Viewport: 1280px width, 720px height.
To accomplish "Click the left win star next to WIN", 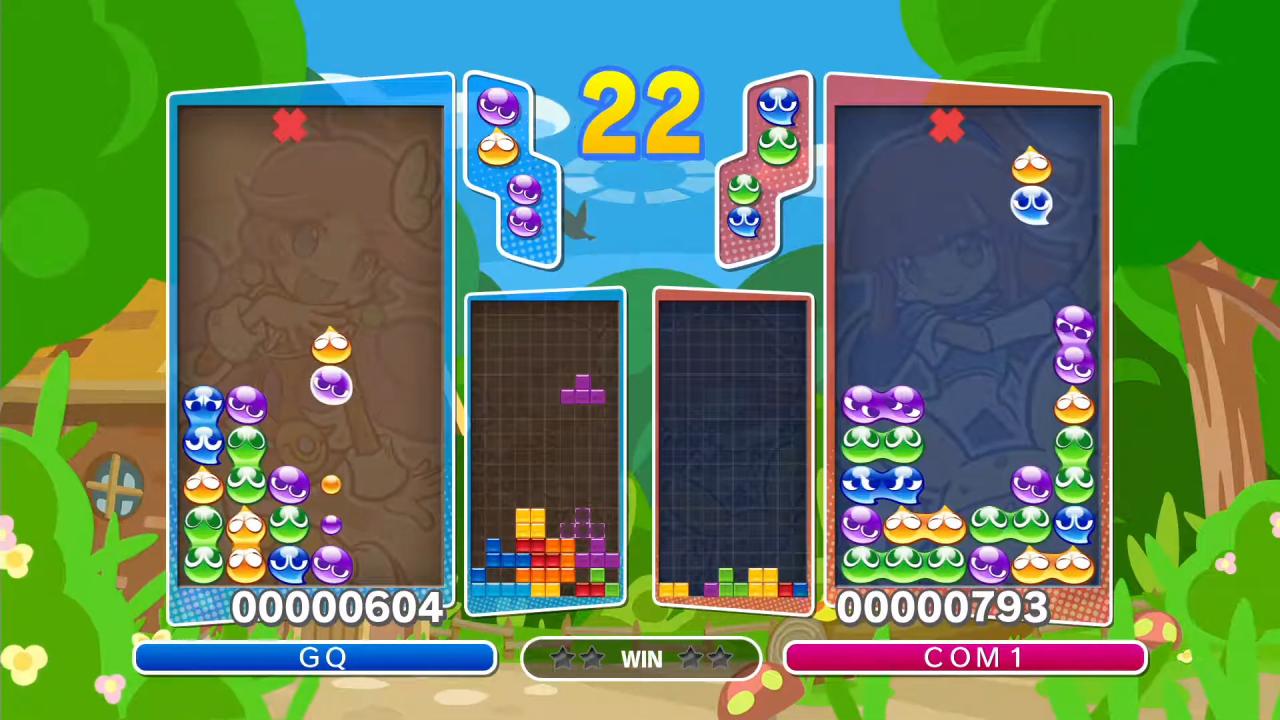I will [565, 658].
